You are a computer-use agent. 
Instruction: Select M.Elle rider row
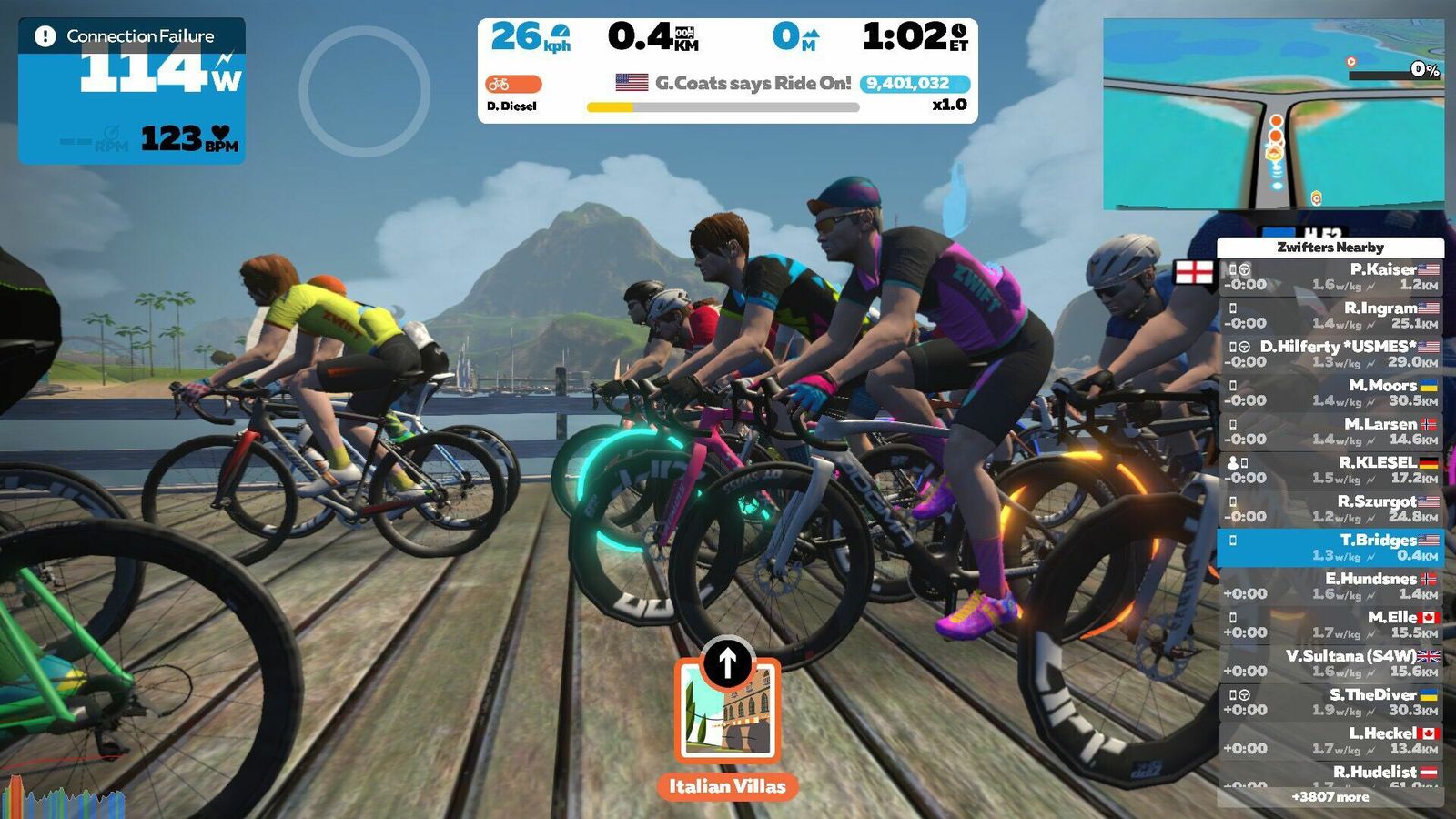tap(1330, 624)
